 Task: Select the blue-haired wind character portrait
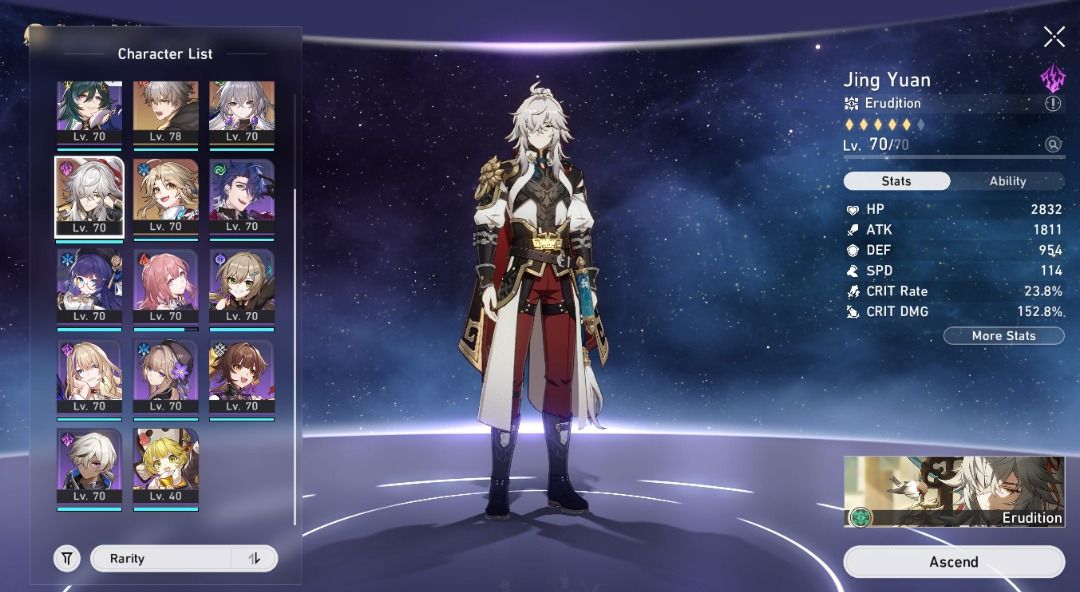242,196
